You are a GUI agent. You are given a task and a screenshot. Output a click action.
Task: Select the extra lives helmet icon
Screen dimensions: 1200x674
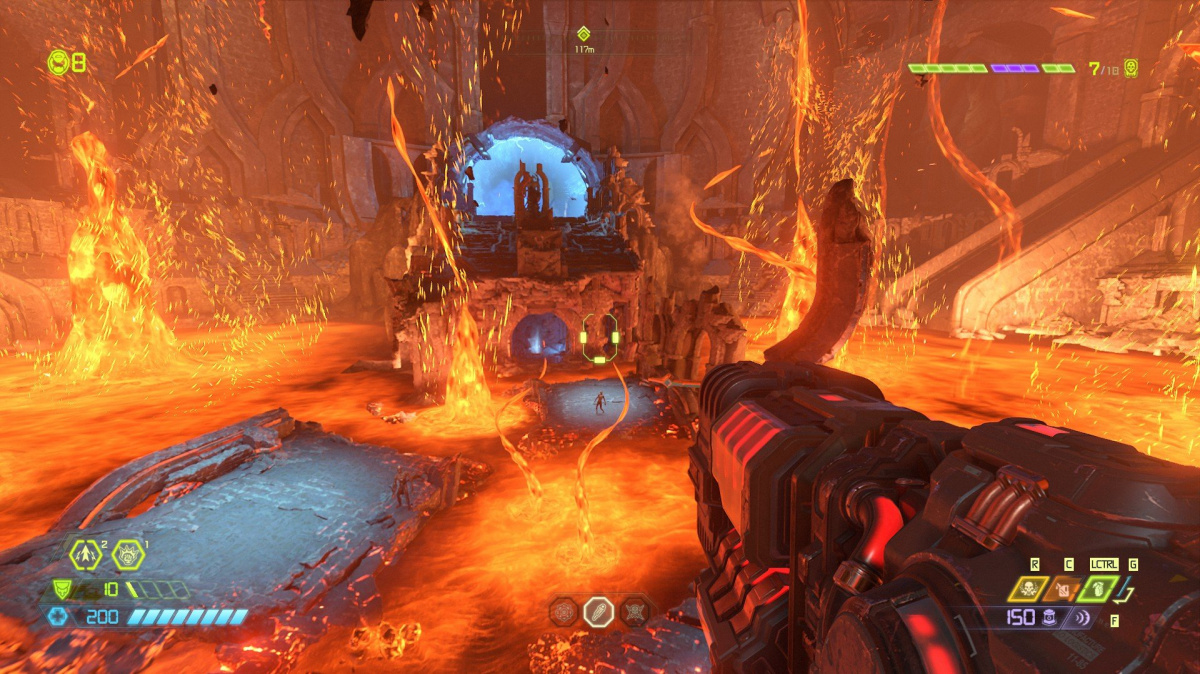click(x=59, y=62)
